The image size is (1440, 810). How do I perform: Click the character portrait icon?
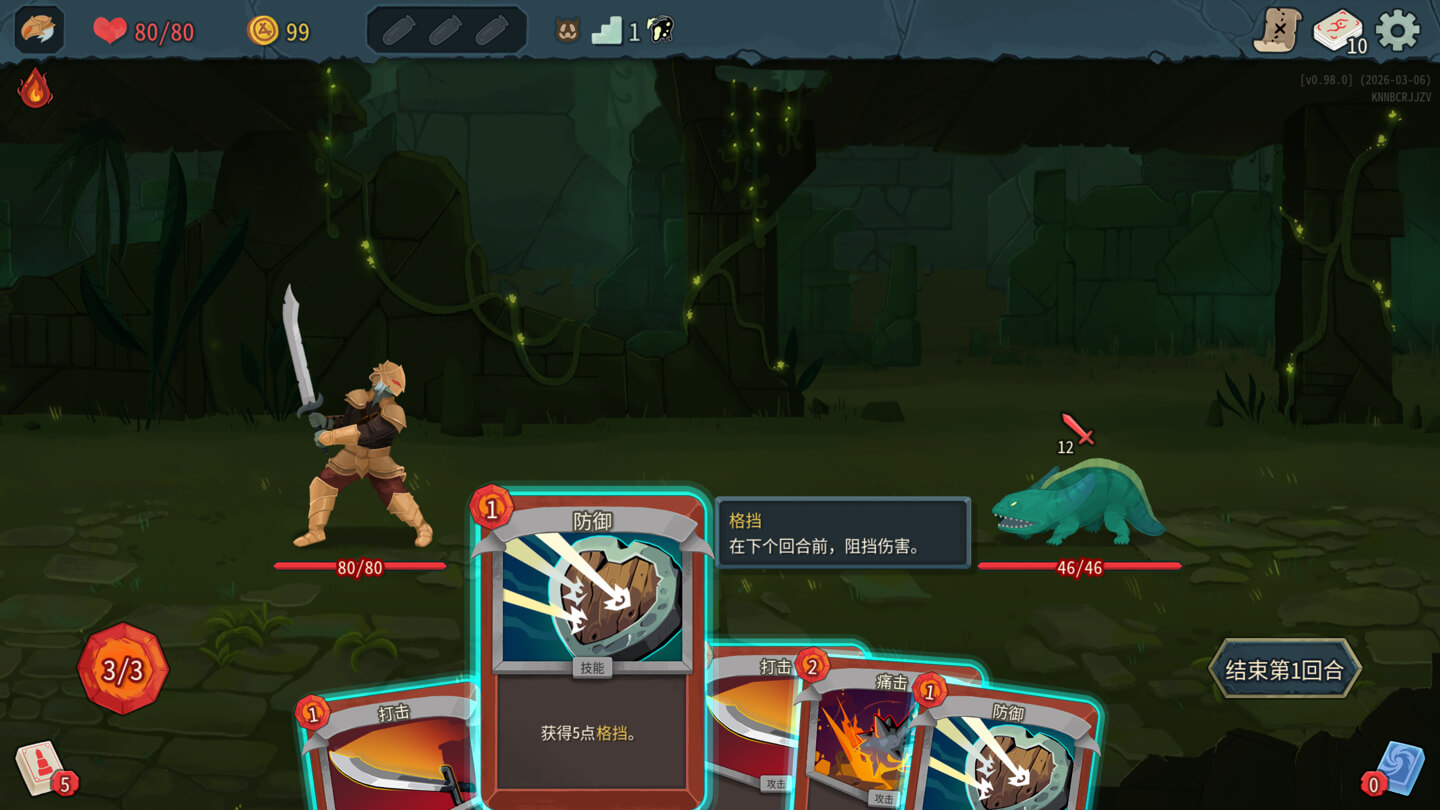(40, 30)
